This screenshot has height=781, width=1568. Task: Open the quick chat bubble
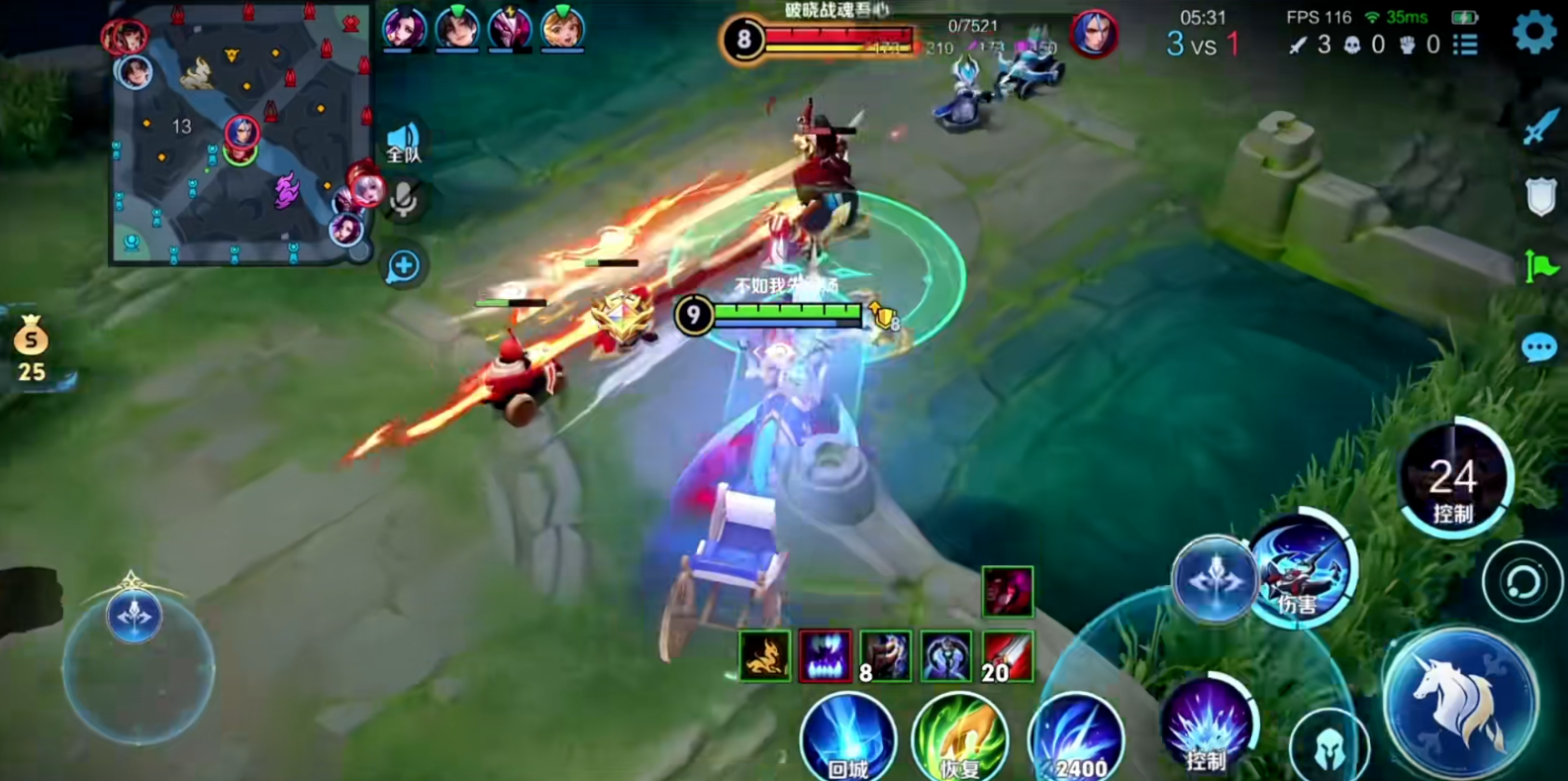(1538, 347)
